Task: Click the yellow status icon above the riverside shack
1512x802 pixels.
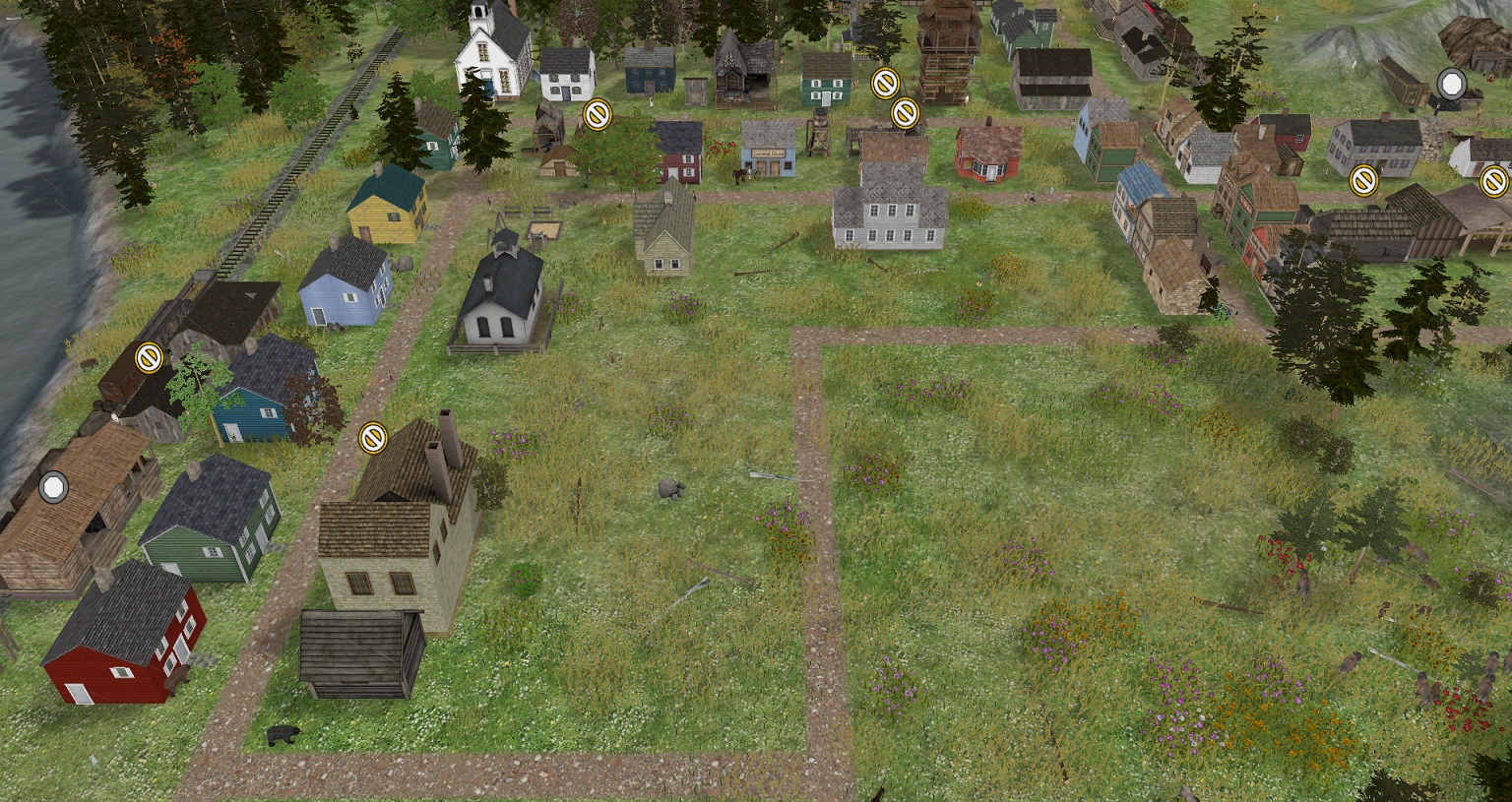Action: [149, 356]
